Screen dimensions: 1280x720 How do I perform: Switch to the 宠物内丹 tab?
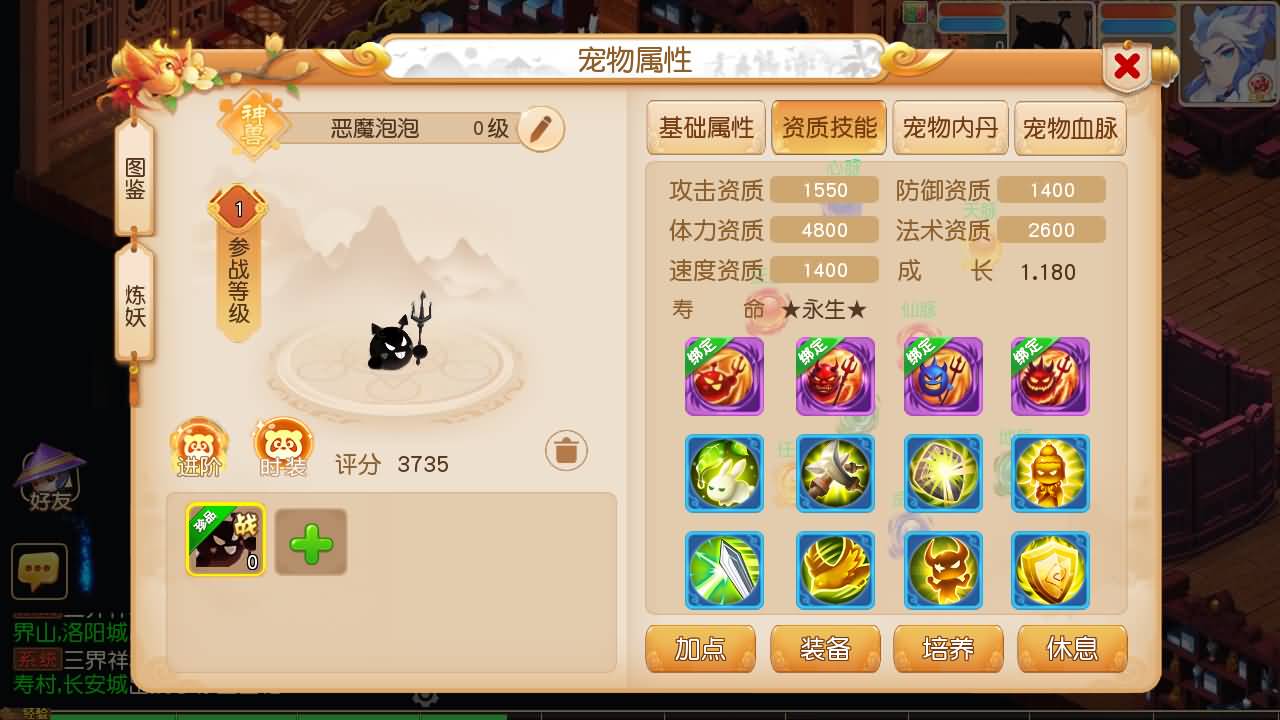pyautogui.click(x=950, y=127)
